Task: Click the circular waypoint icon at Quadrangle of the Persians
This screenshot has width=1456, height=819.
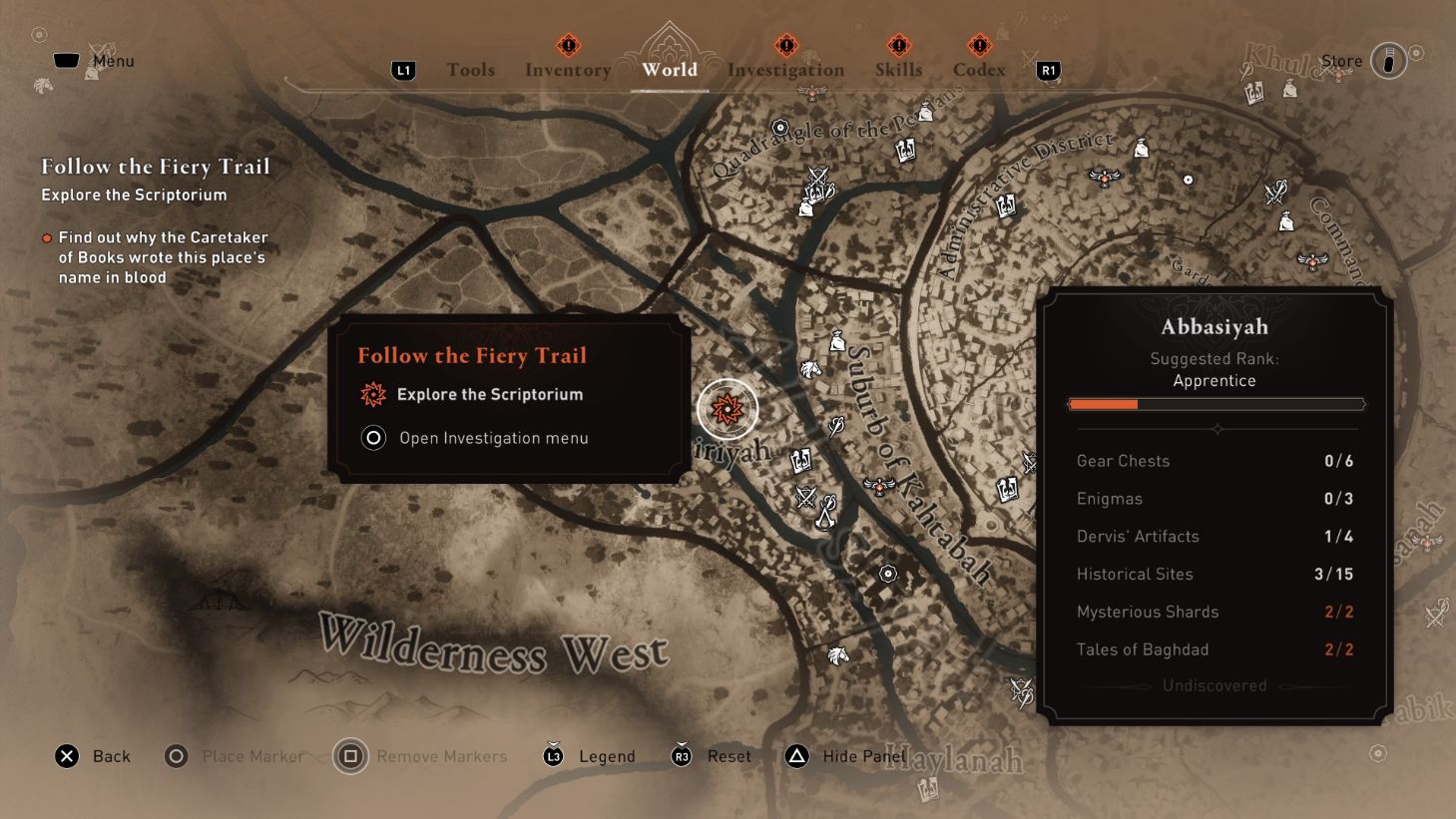Action: tap(781, 127)
